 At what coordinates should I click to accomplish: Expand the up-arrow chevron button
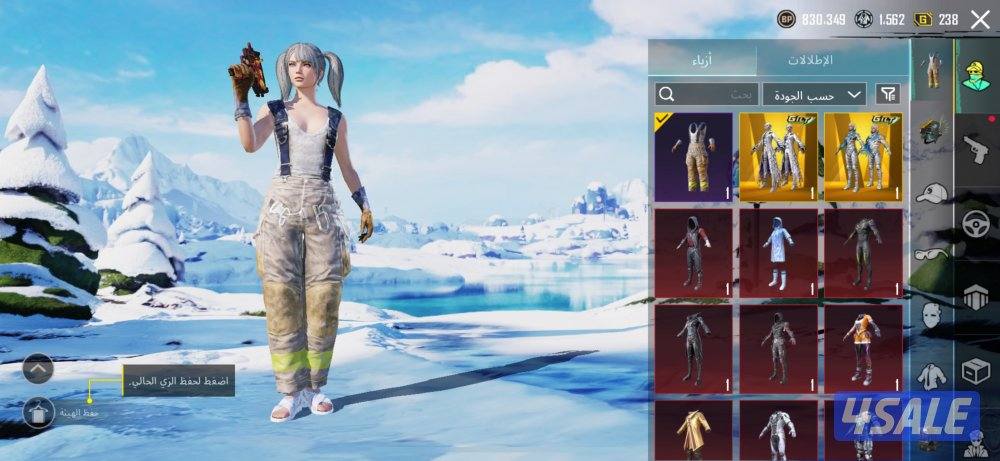pyautogui.click(x=38, y=369)
